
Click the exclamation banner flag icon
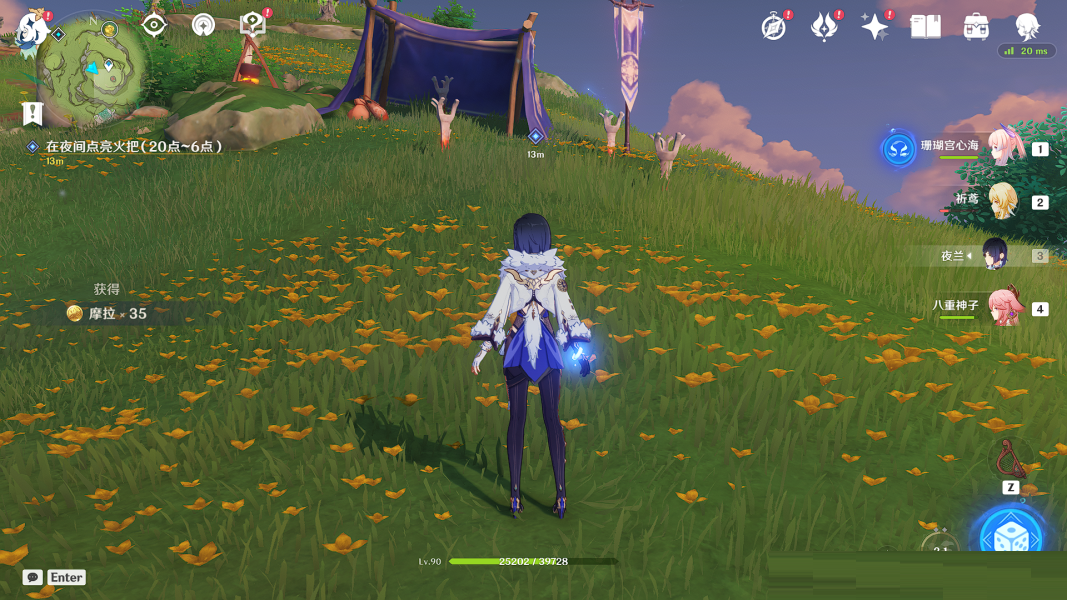point(32,113)
